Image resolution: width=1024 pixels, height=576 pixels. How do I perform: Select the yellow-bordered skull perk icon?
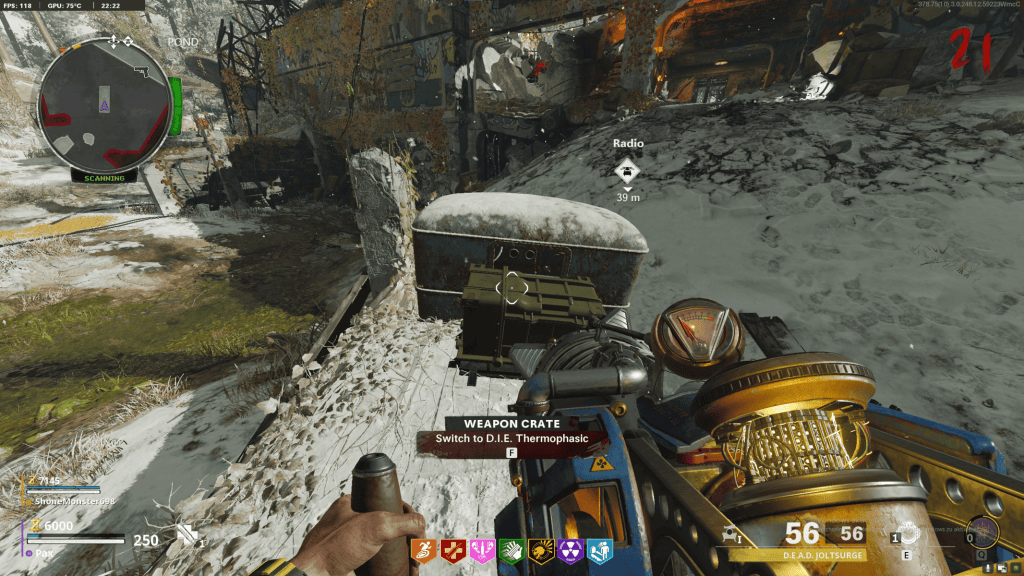pyautogui.click(x=540, y=548)
